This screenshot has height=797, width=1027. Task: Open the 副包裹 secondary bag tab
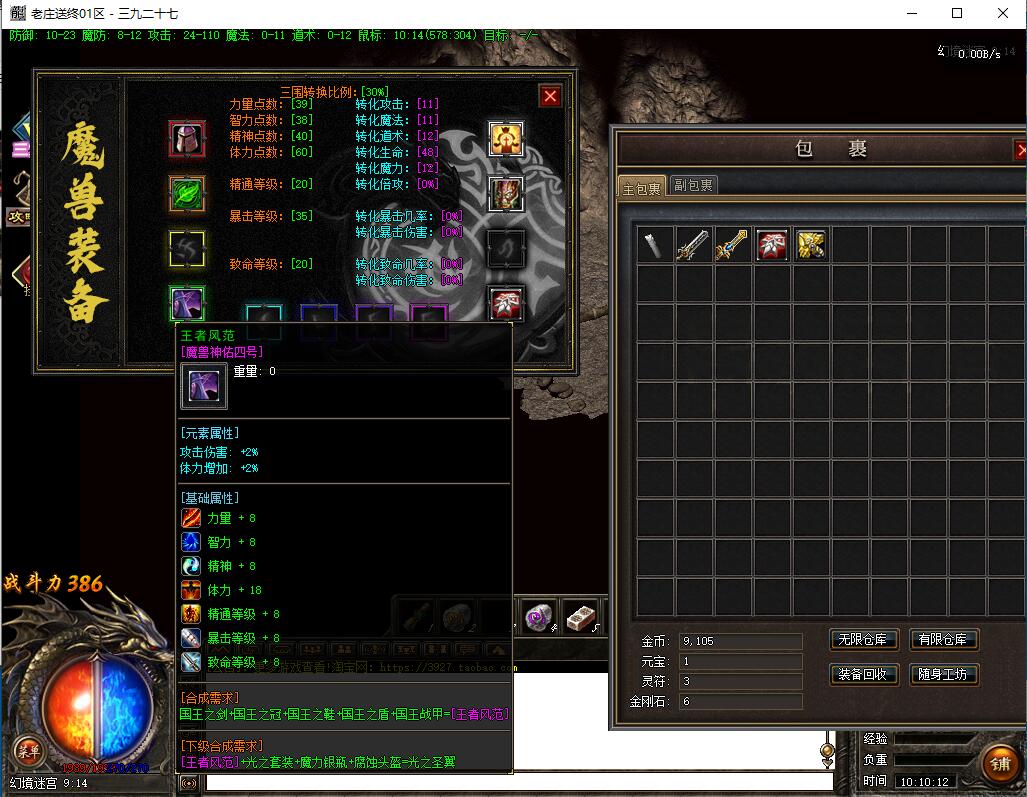click(x=692, y=185)
